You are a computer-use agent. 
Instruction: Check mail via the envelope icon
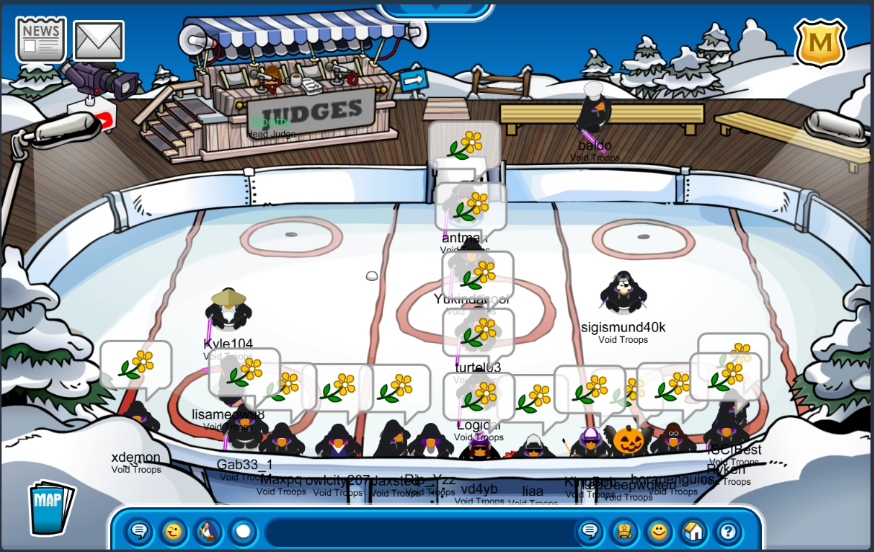(x=98, y=41)
